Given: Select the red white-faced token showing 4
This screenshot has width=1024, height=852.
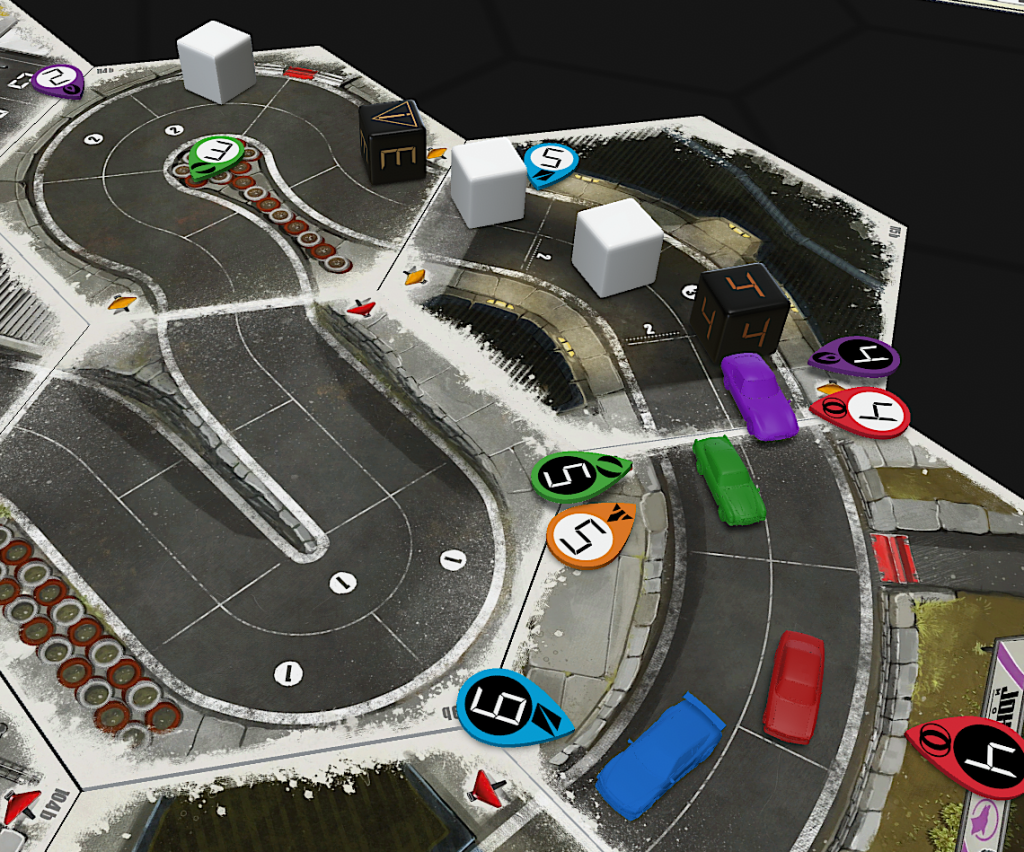Looking at the screenshot, I should pyautogui.click(x=862, y=412).
